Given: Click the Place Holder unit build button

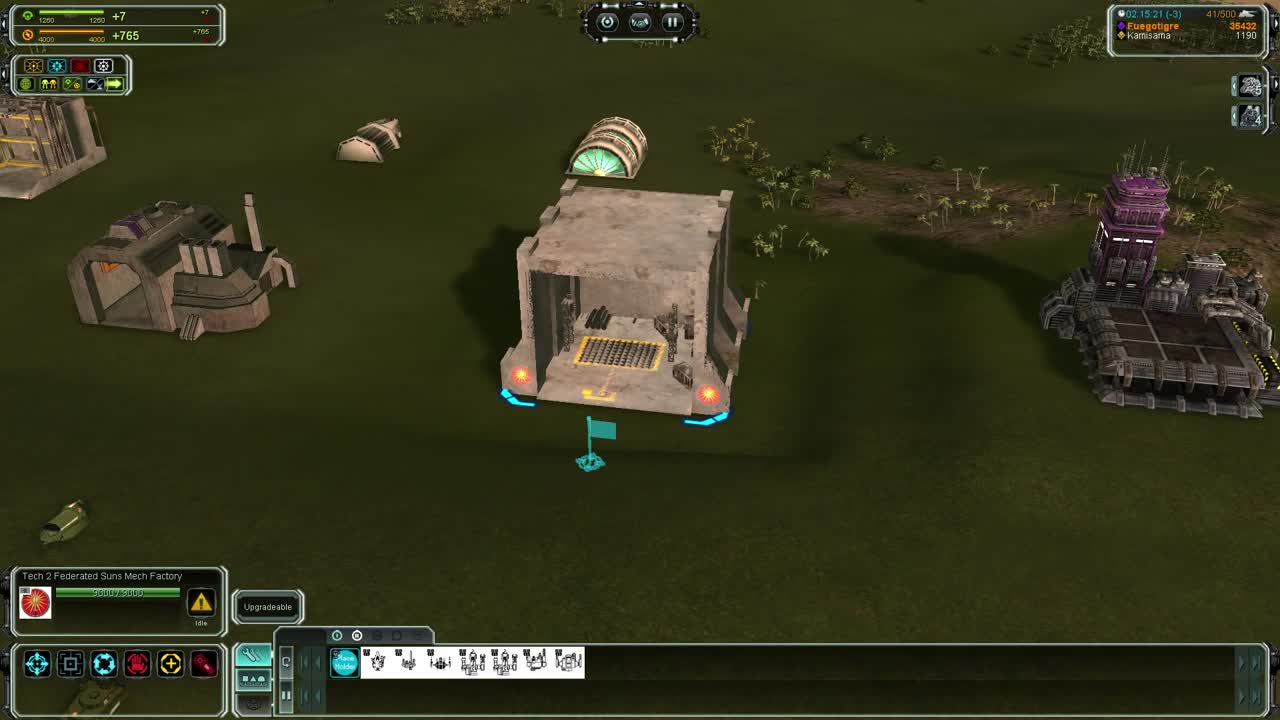Looking at the screenshot, I should click(345, 662).
